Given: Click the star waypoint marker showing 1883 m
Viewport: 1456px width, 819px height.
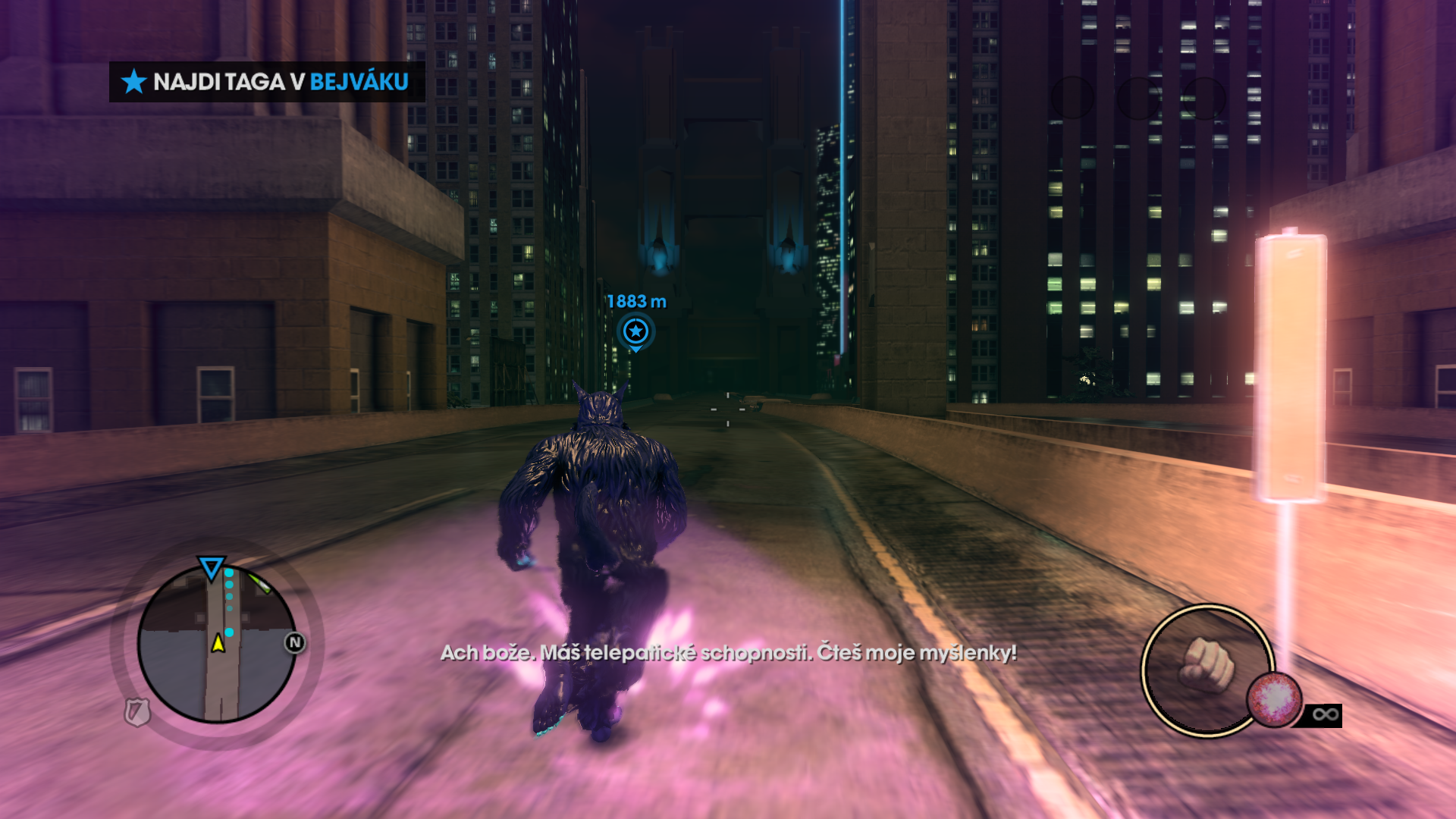Looking at the screenshot, I should [635, 331].
